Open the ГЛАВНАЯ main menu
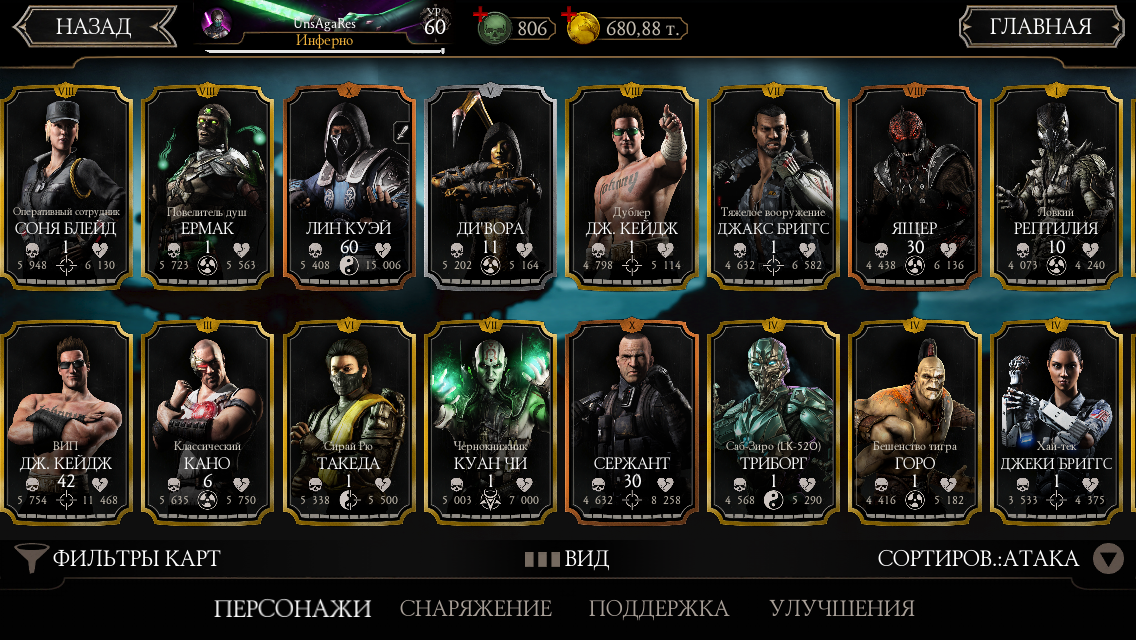 point(1040,27)
